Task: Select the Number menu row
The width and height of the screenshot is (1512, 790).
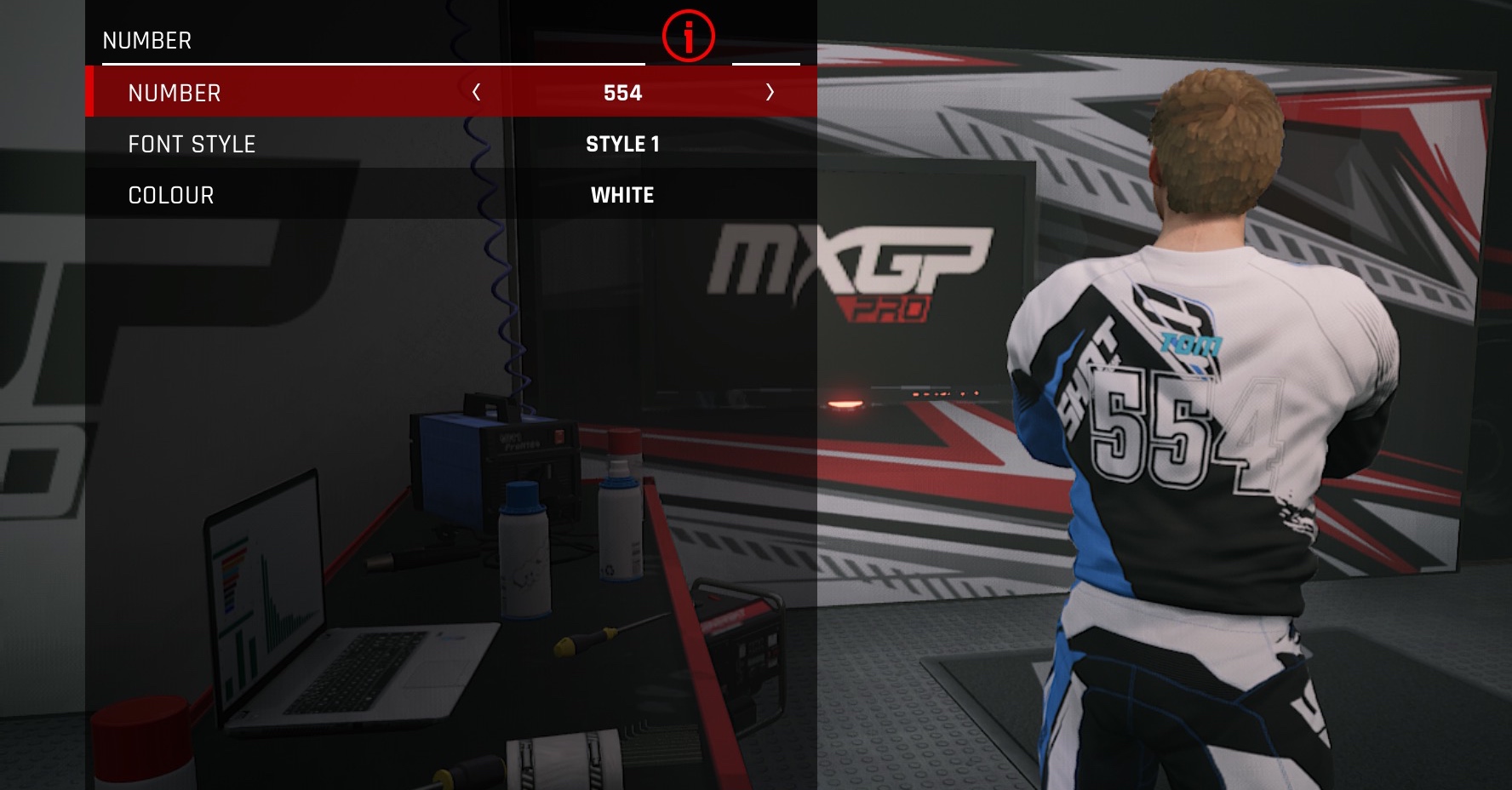Action: point(175,93)
